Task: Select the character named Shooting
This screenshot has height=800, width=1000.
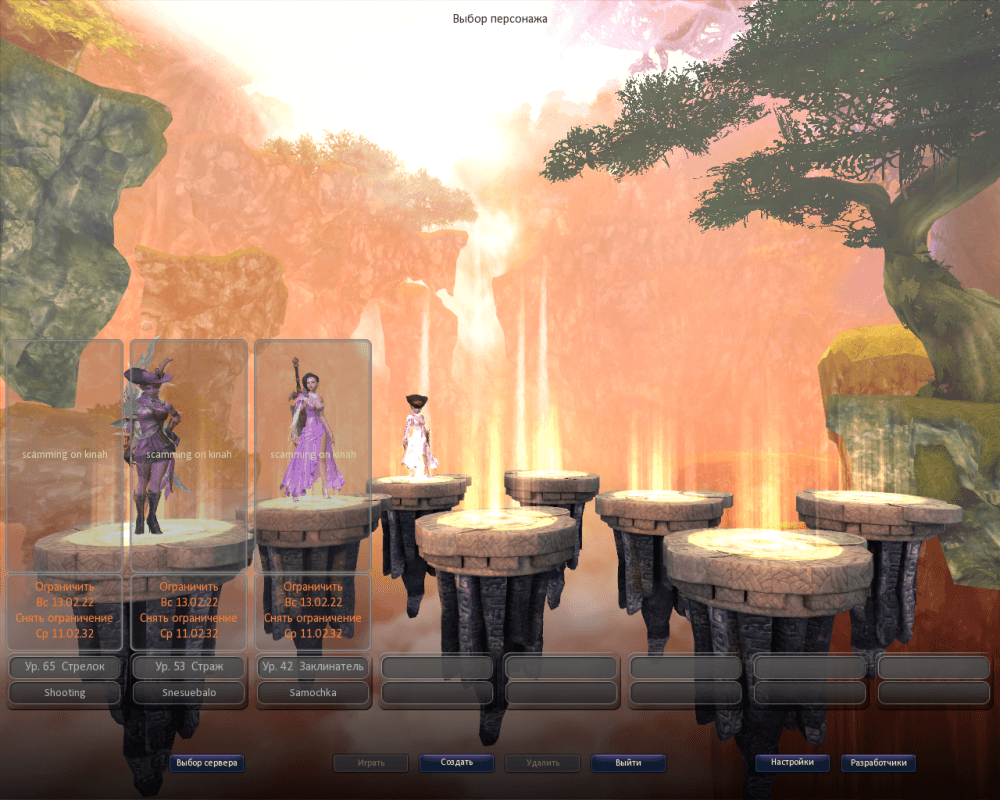Action: (65, 692)
